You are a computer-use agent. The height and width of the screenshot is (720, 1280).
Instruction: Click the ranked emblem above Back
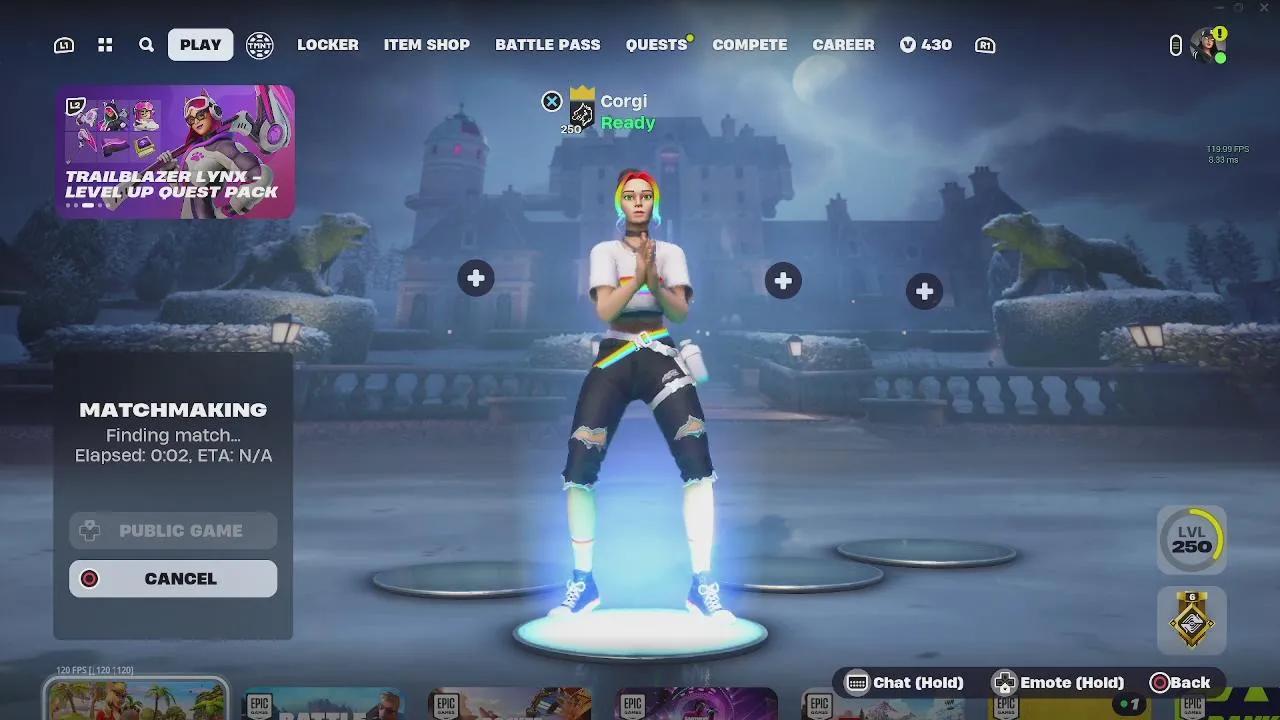point(1192,620)
